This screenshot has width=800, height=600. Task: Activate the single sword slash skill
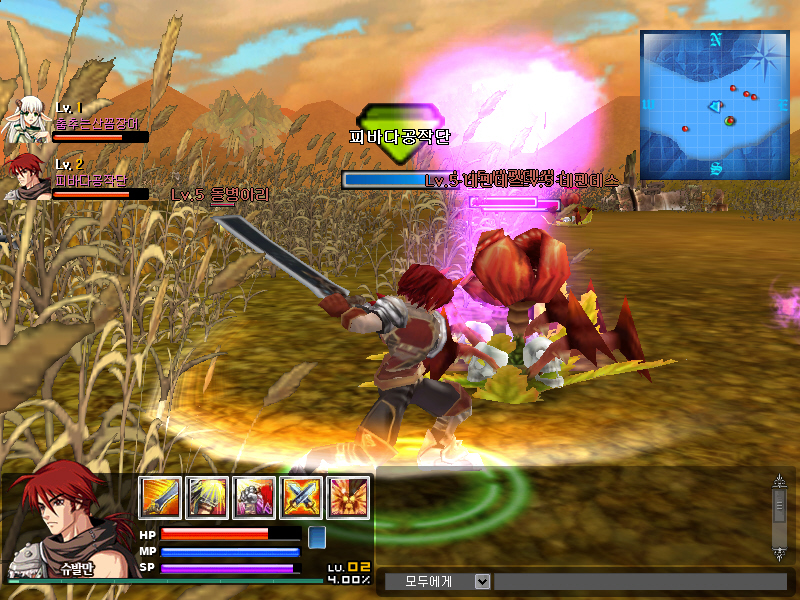tap(159, 497)
